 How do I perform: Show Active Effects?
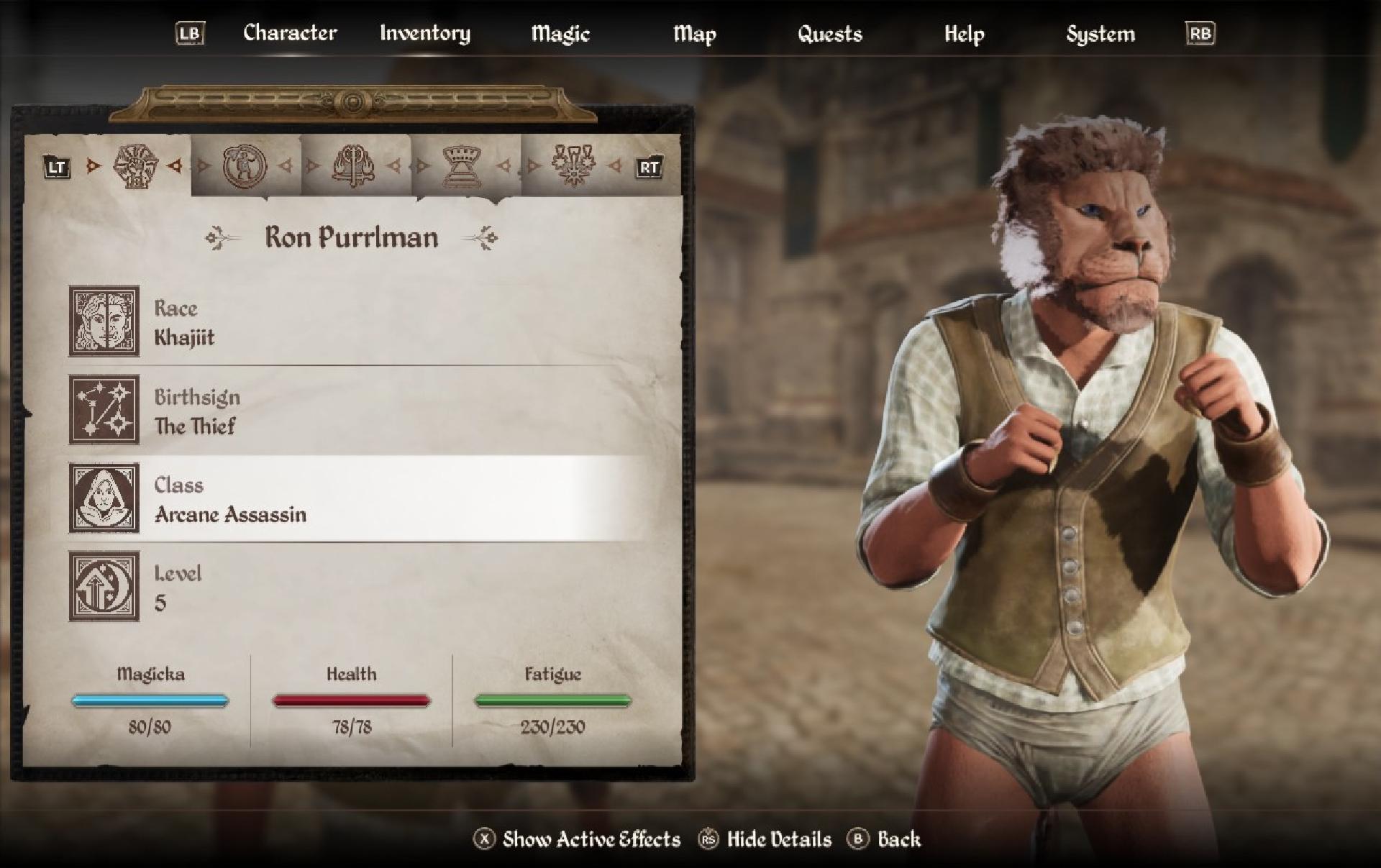578,839
